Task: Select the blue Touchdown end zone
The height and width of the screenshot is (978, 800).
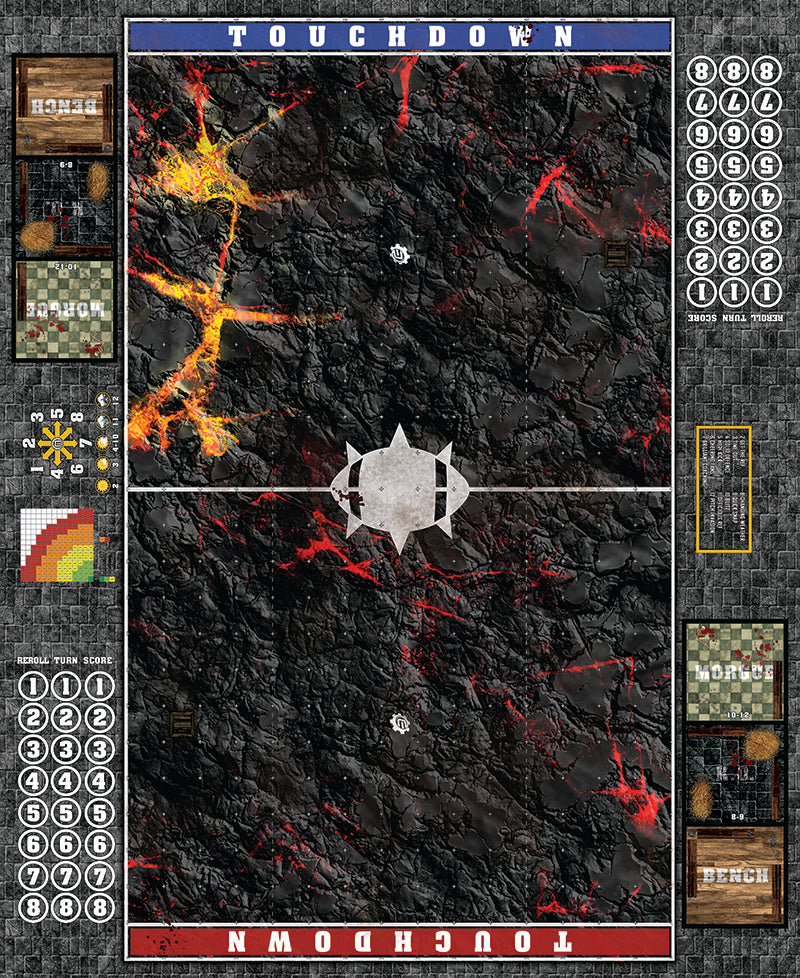Action: coord(399,36)
